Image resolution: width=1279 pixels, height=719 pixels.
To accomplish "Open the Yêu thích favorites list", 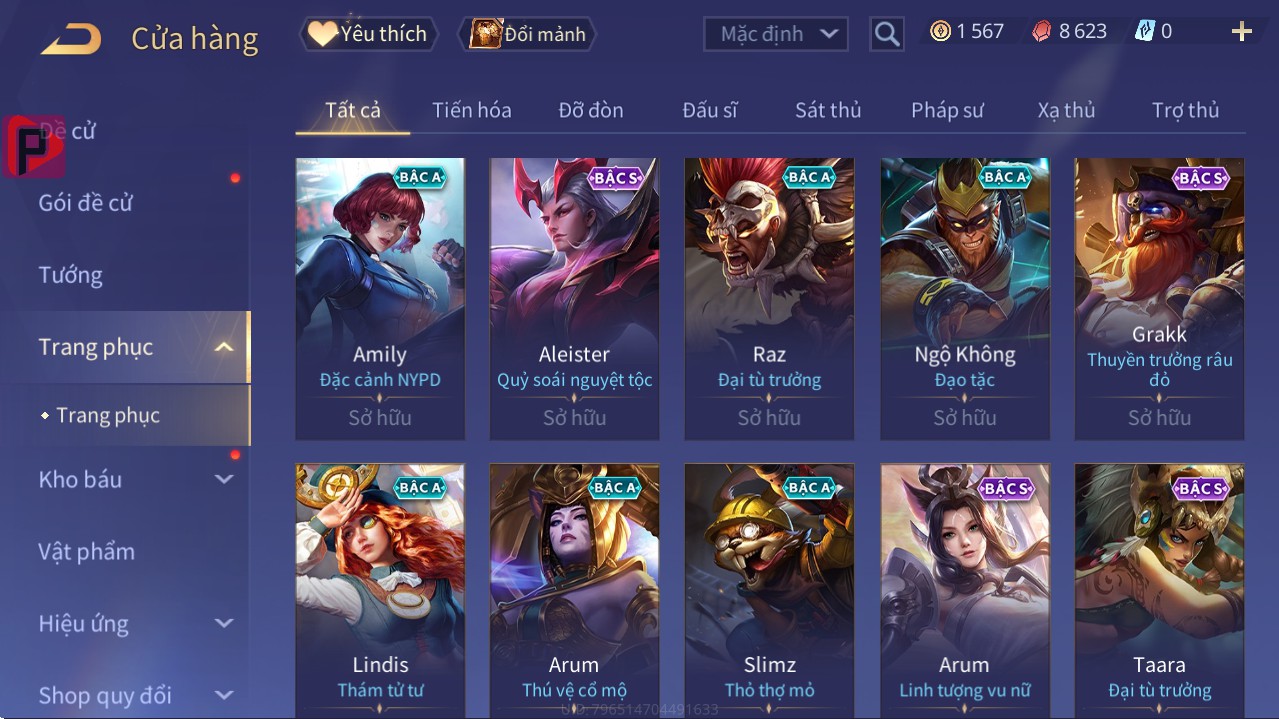I will tap(367, 34).
